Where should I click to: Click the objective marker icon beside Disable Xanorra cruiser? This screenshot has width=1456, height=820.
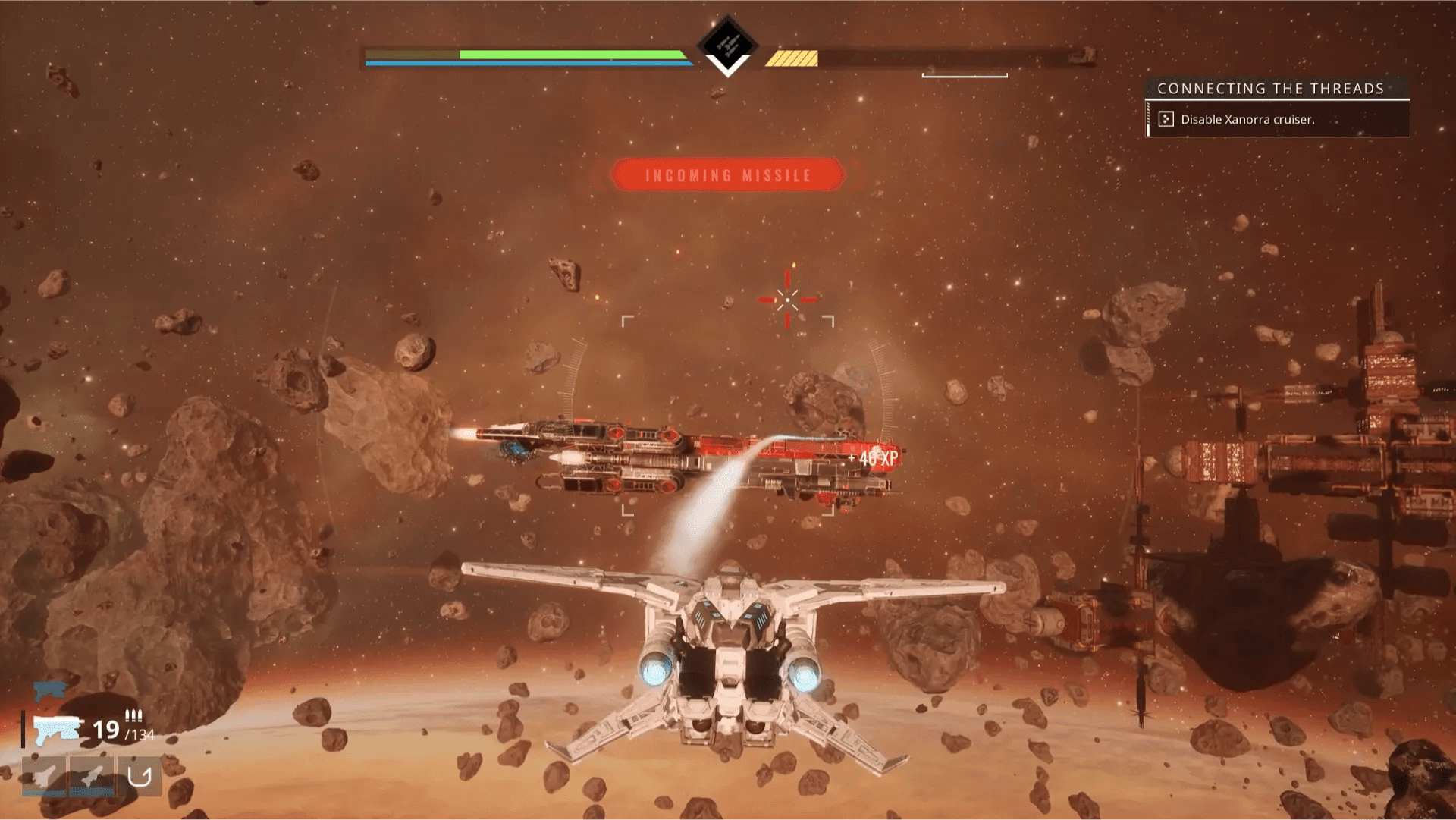1165,119
